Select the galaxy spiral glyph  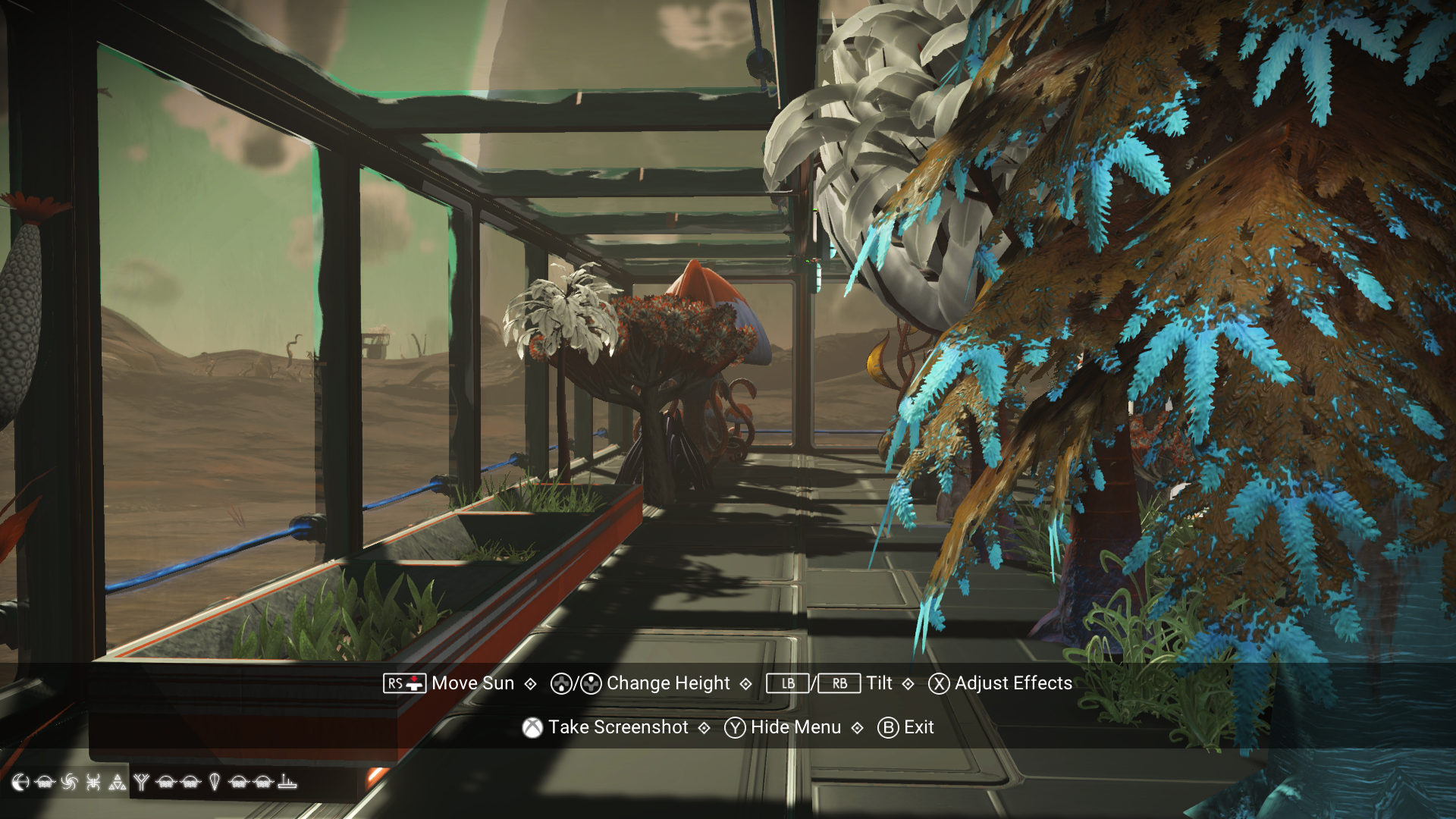[x=69, y=783]
